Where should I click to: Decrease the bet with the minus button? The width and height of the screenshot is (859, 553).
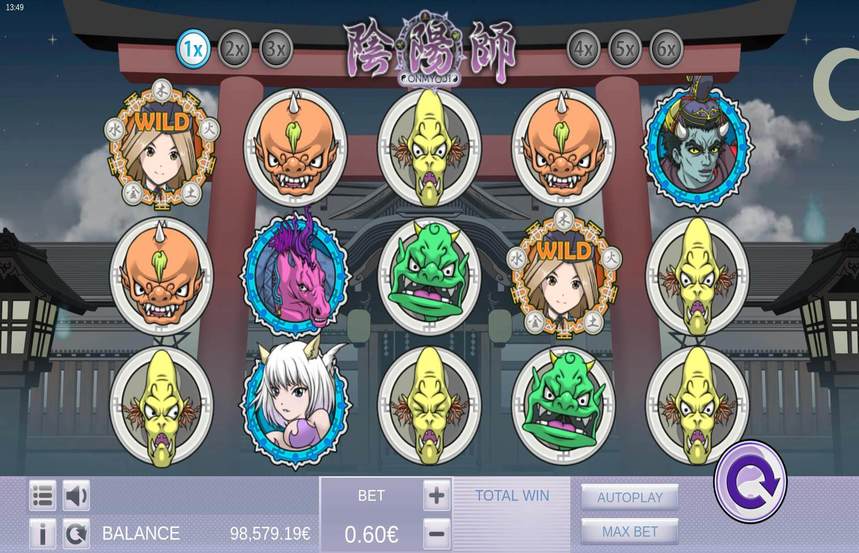[x=436, y=533]
